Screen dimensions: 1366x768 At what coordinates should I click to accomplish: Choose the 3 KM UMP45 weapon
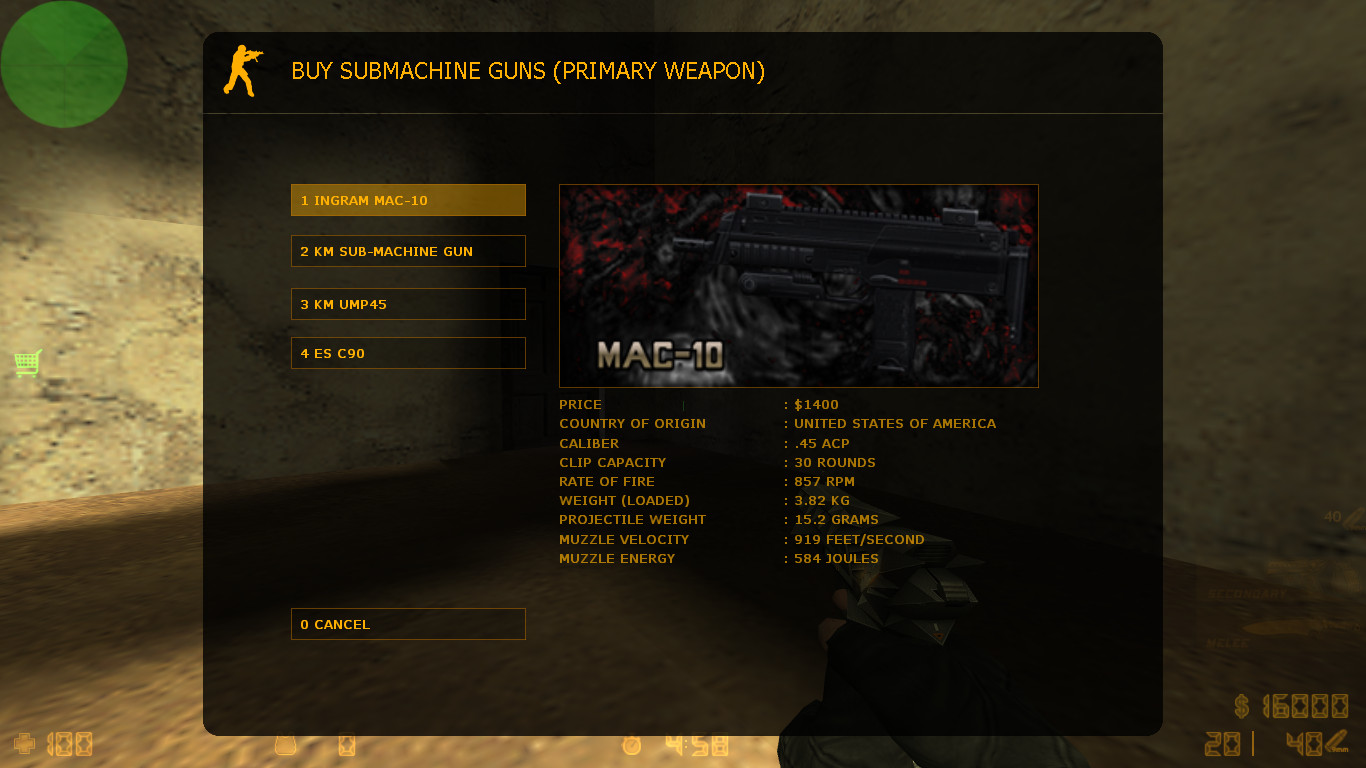(408, 303)
